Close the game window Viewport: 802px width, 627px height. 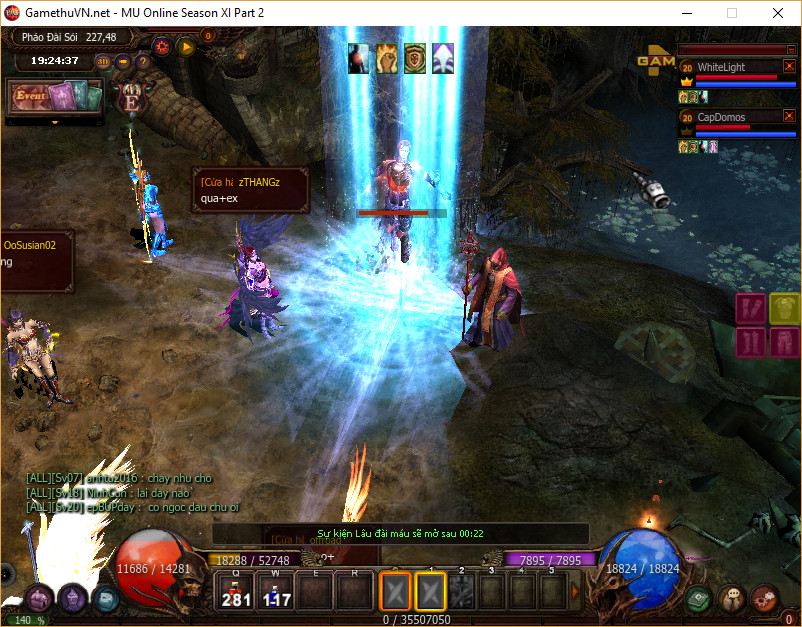point(777,14)
